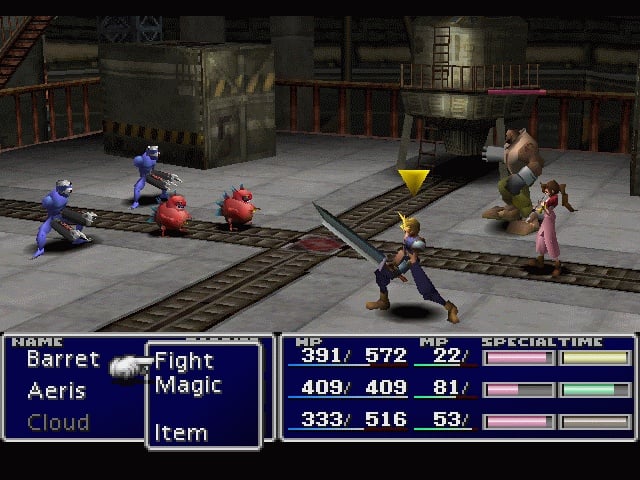Select Magic from the battle menu
The width and height of the screenshot is (640, 480).
tap(188, 385)
